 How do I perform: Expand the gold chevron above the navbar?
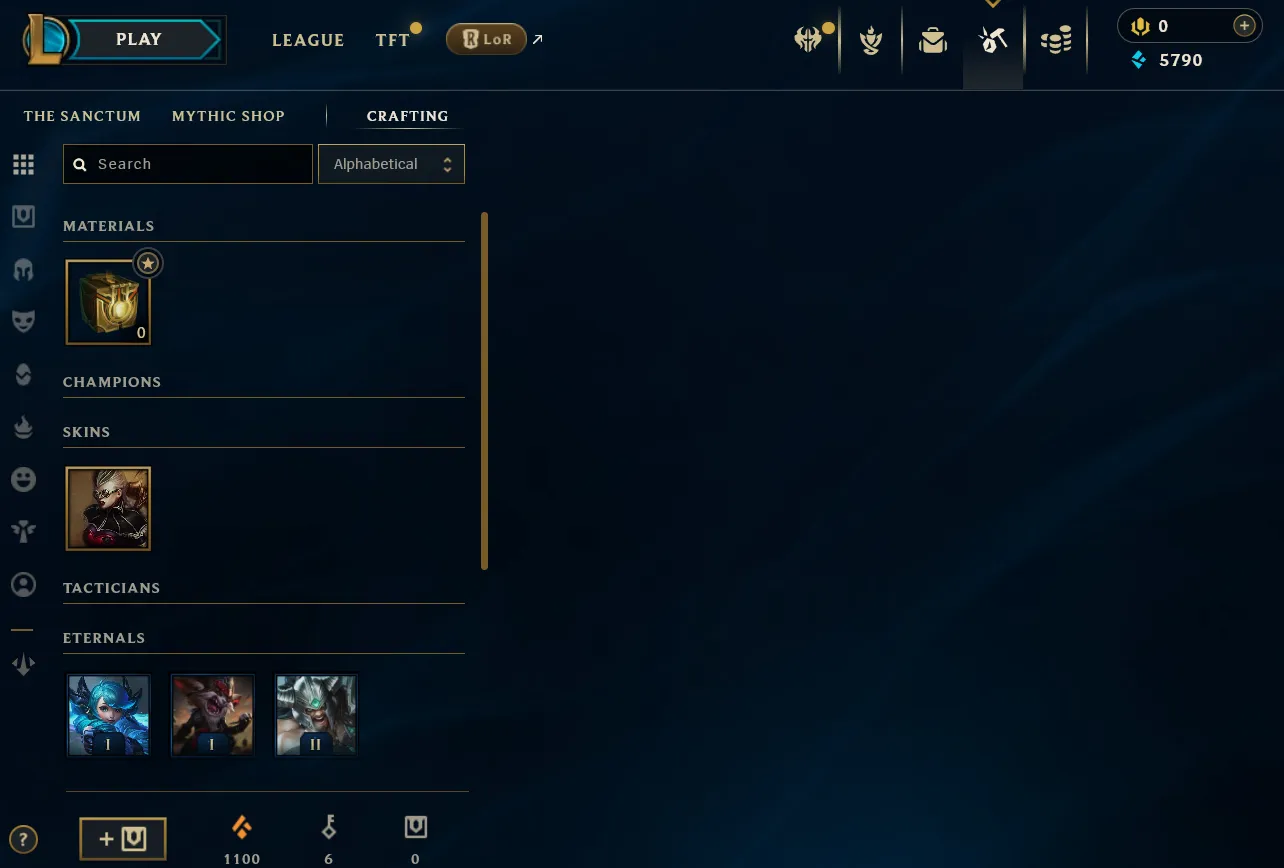click(x=993, y=4)
